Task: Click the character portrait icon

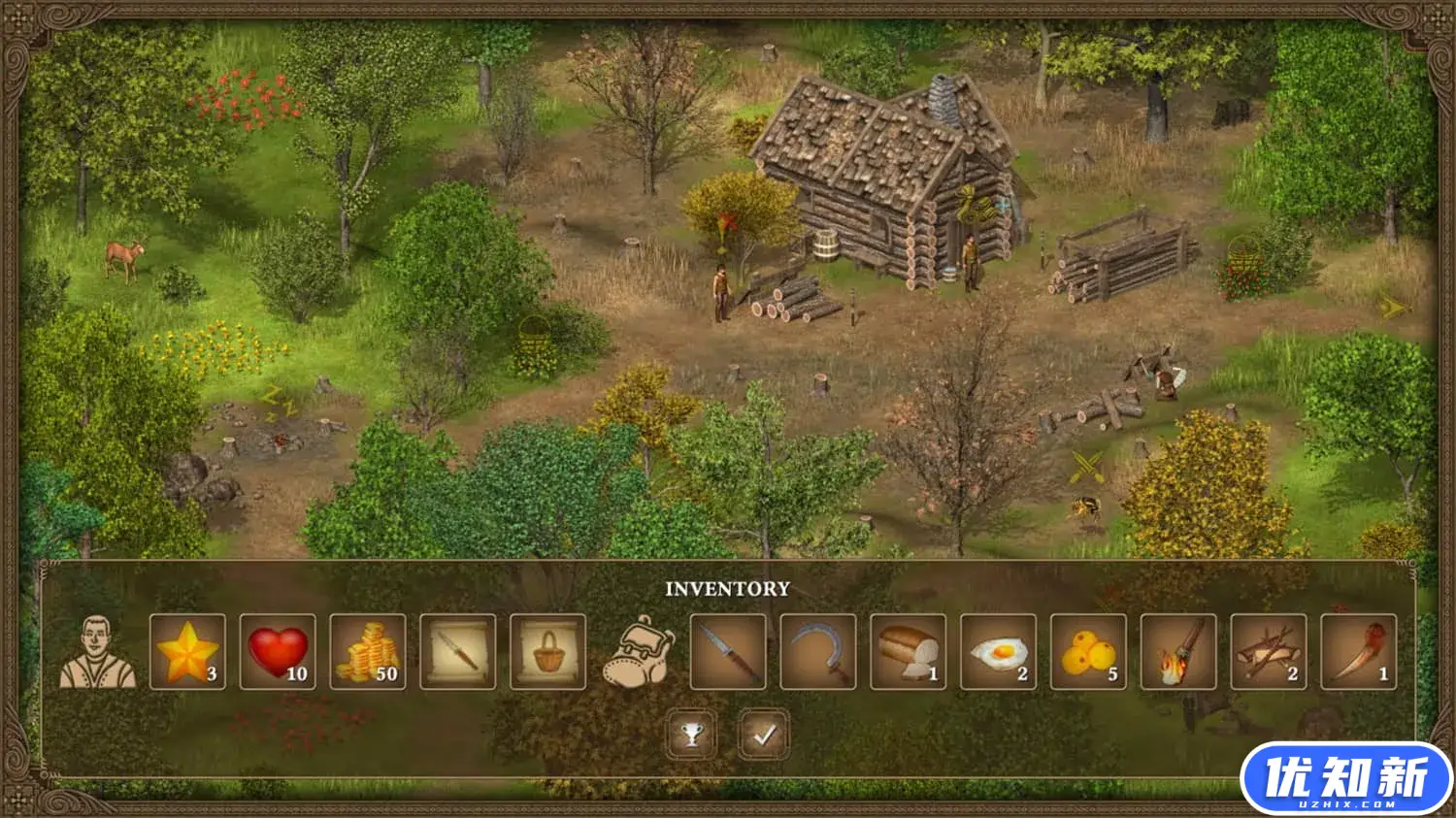Action: 98,652
